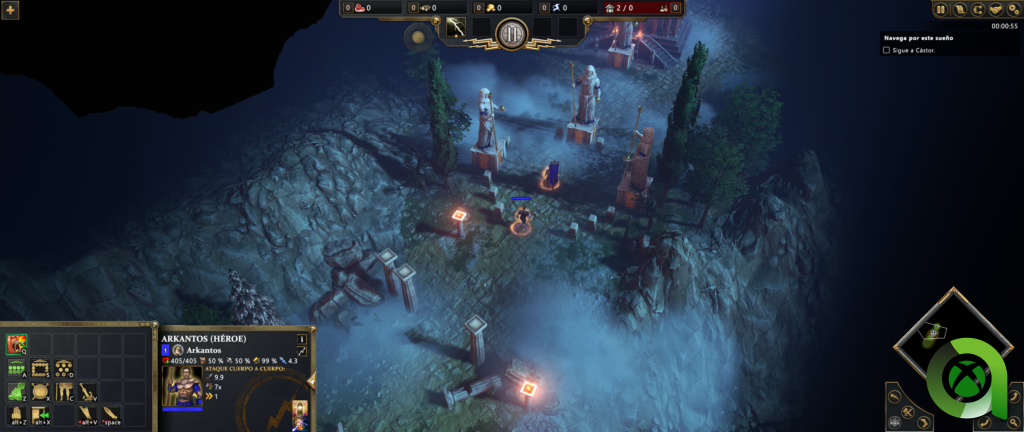Click the green boot stance icon
Image resolution: width=1024 pixels, height=432 pixels.
16,392
